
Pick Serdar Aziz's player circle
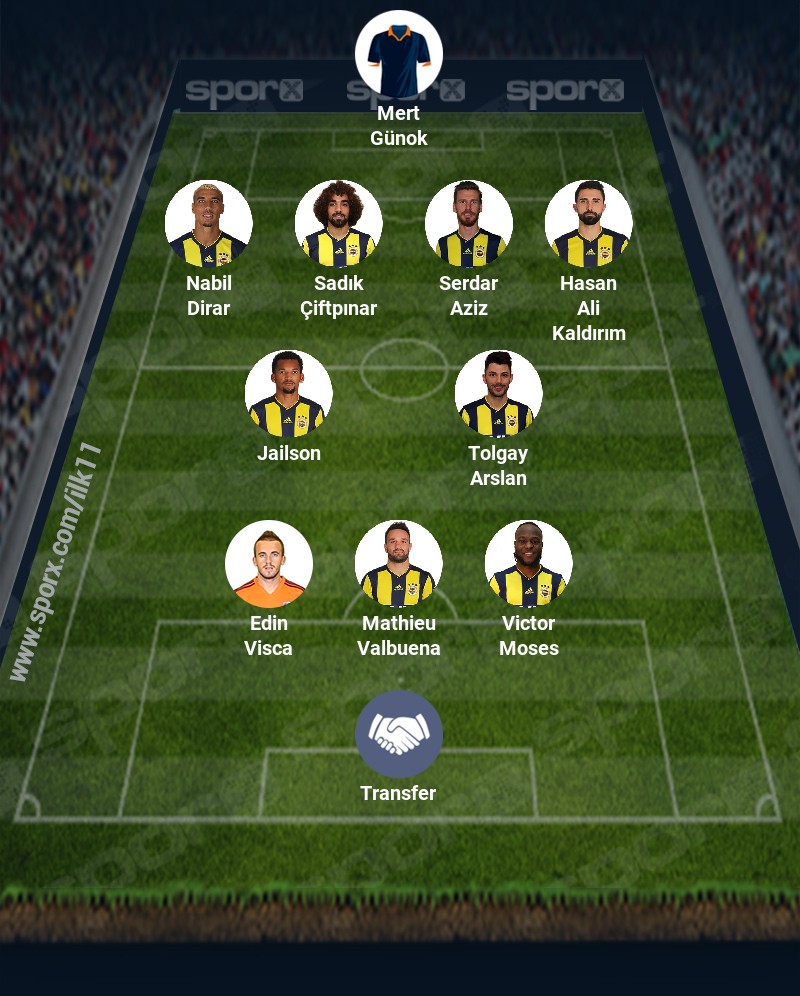click(x=469, y=224)
